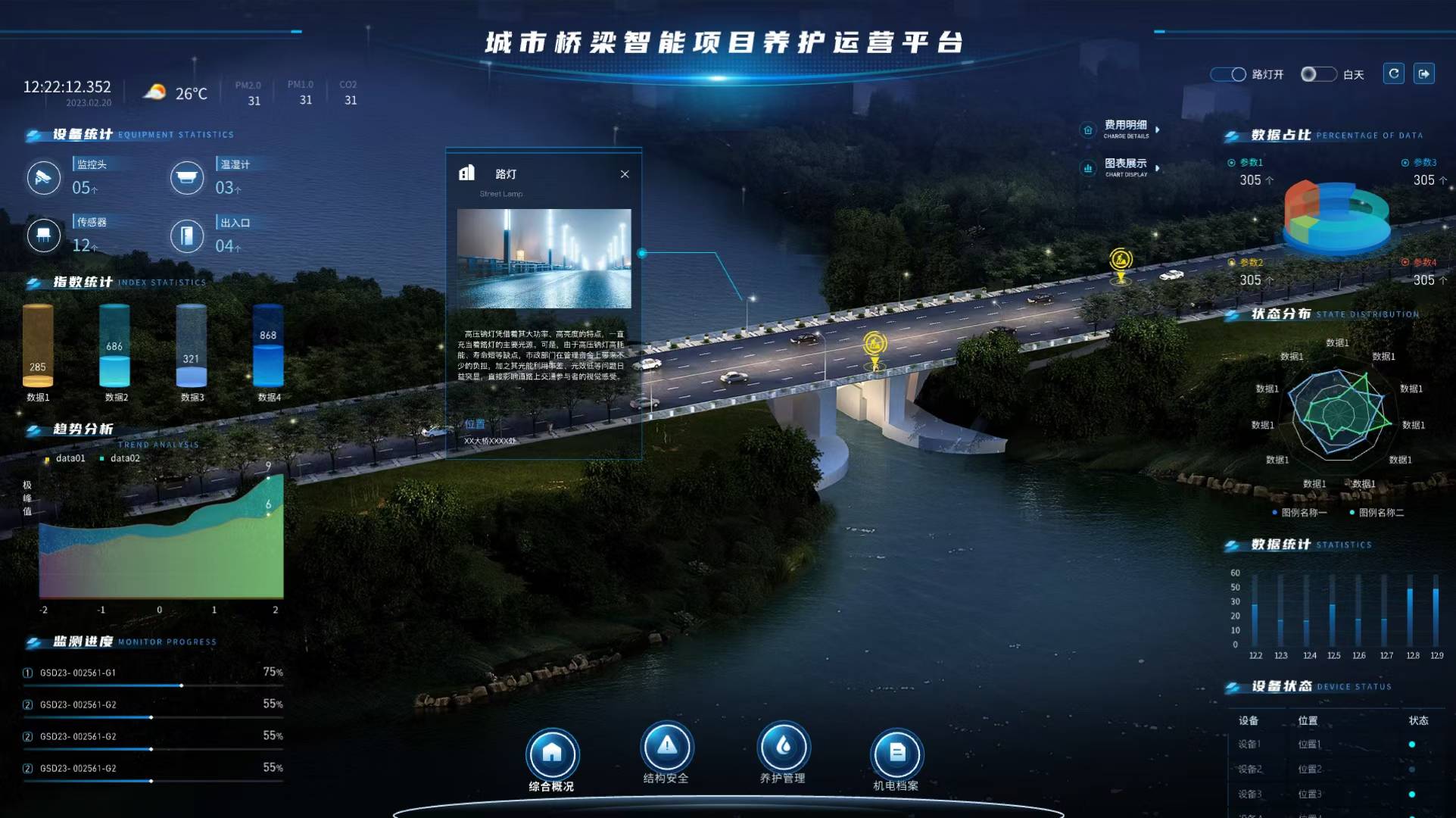Switch to 综合概况 overview tab
Screen dimensions: 1456x818
click(x=552, y=754)
